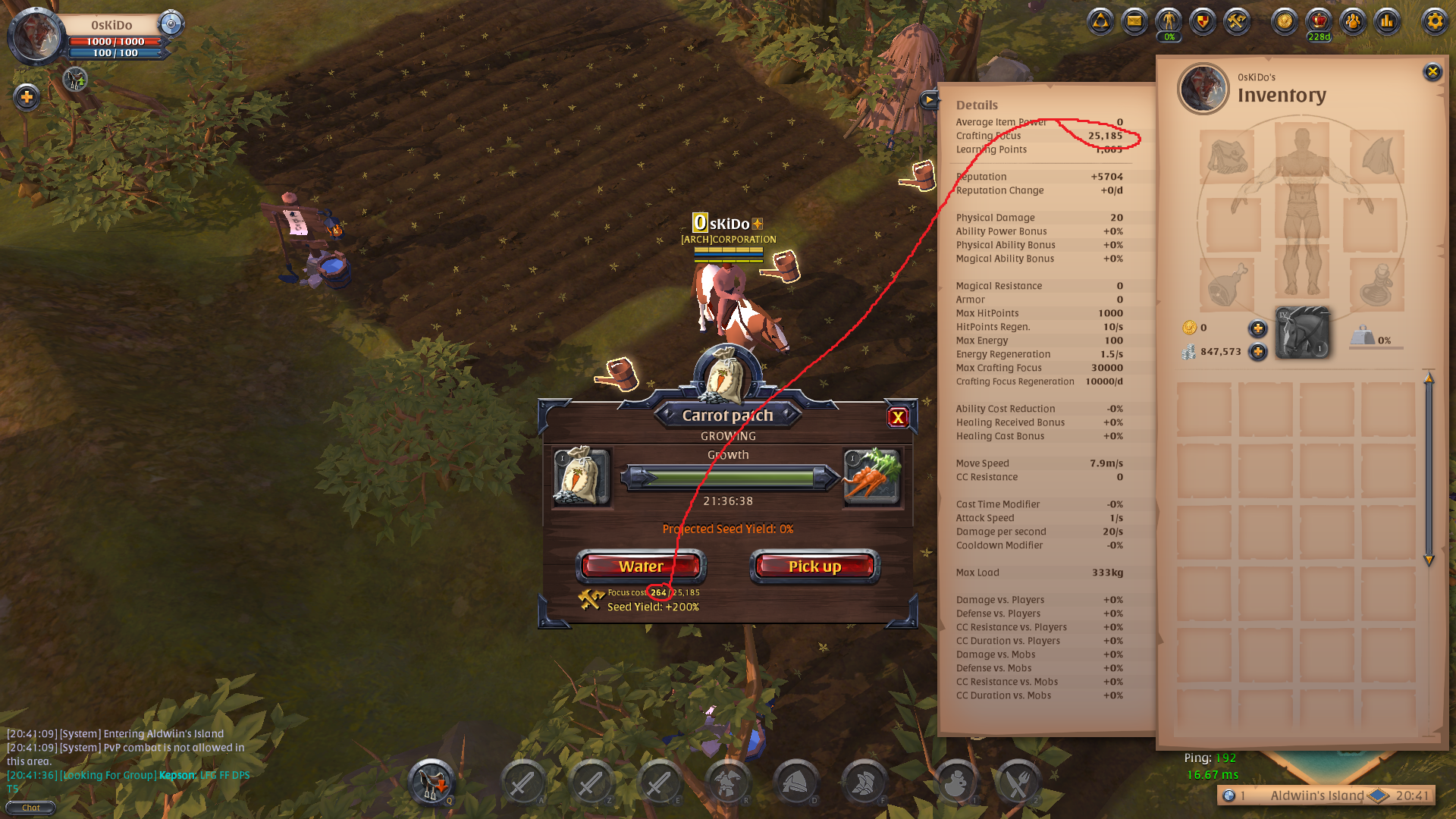The height and width of the screenshot is (819, 1456).
Task: Open the crafting hammers icon
Action: coord(1236,23)
